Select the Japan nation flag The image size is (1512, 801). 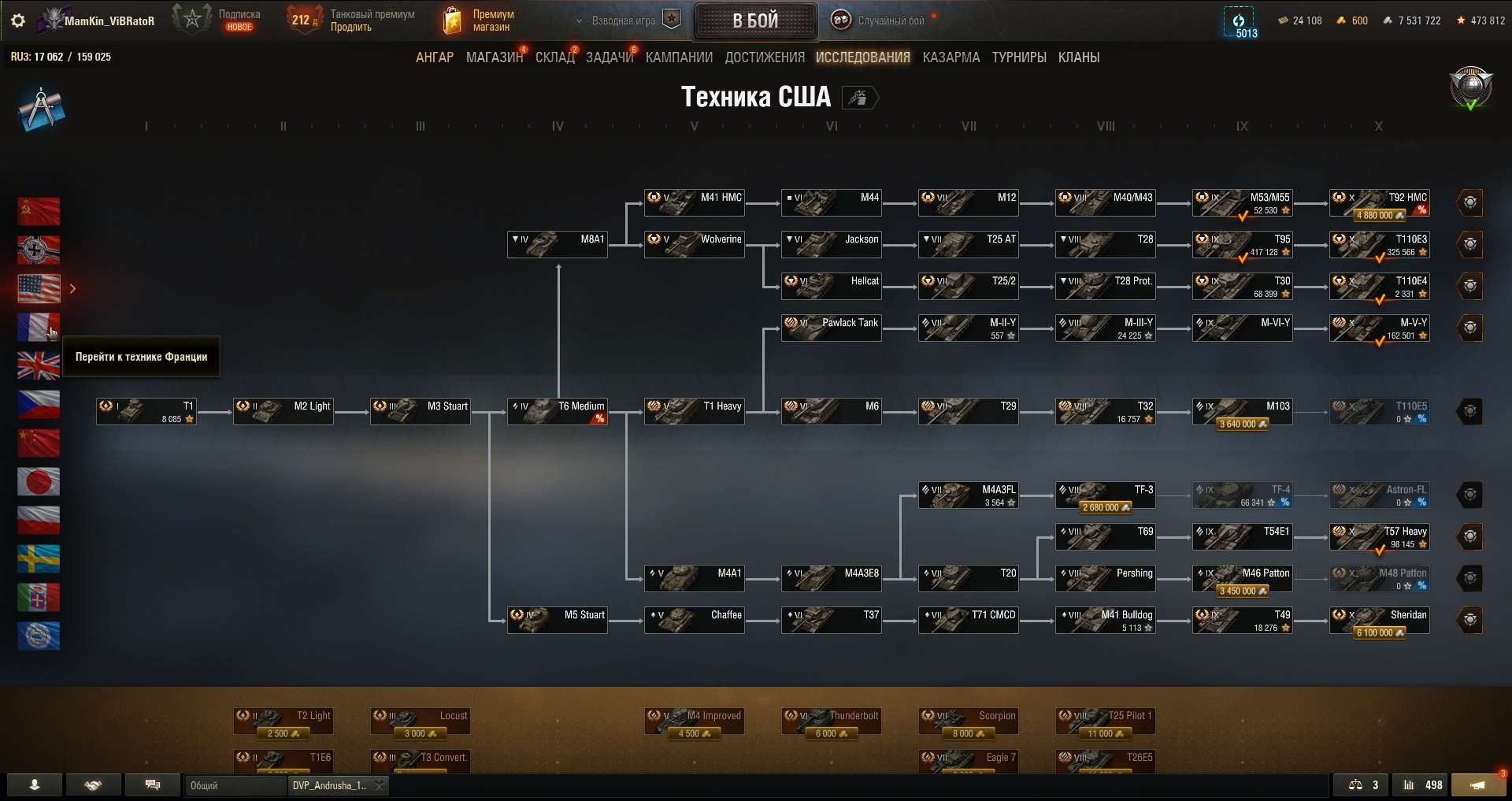click(x=38, y=481)
